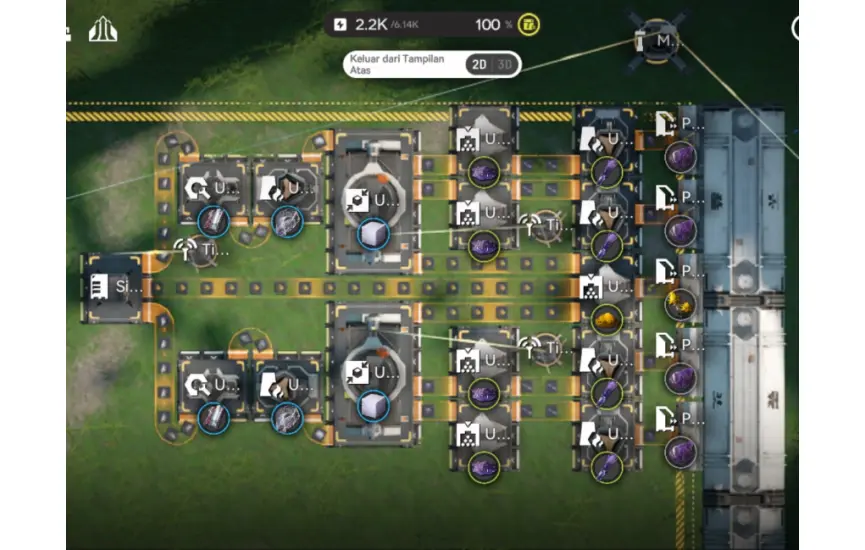Screen dimensions: 865x550
Task: Select the building tag labeled "Si..."
Action: pos(112,287)
